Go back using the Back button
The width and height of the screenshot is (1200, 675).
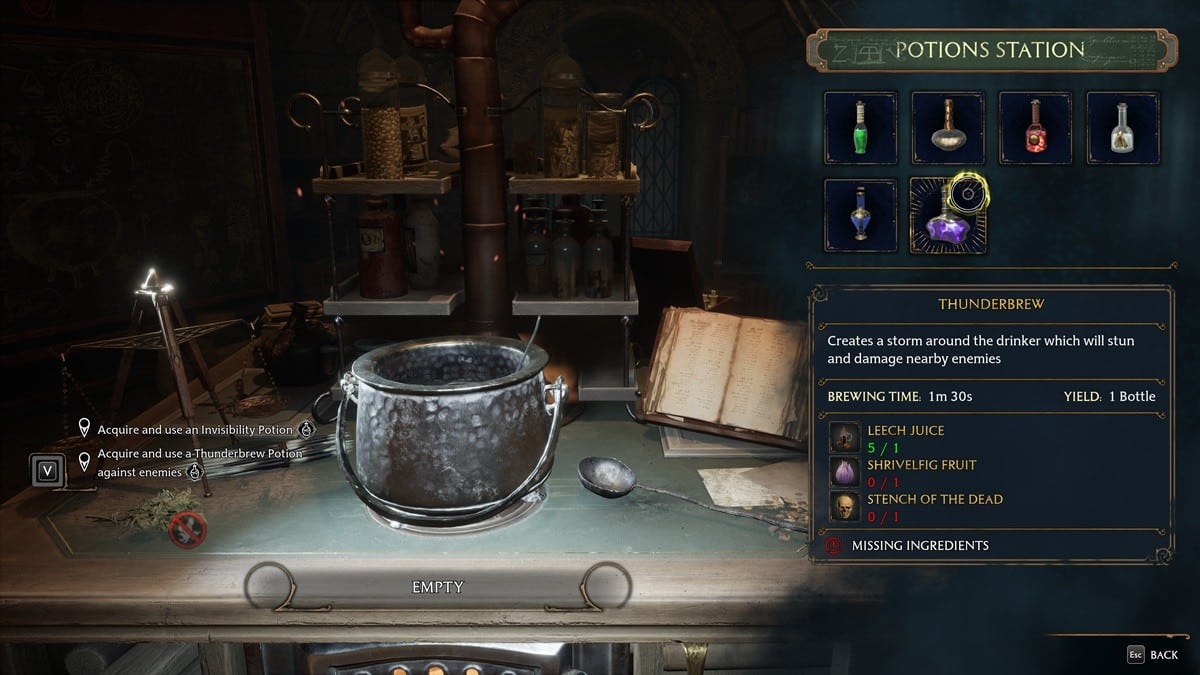click(1154, 655)
